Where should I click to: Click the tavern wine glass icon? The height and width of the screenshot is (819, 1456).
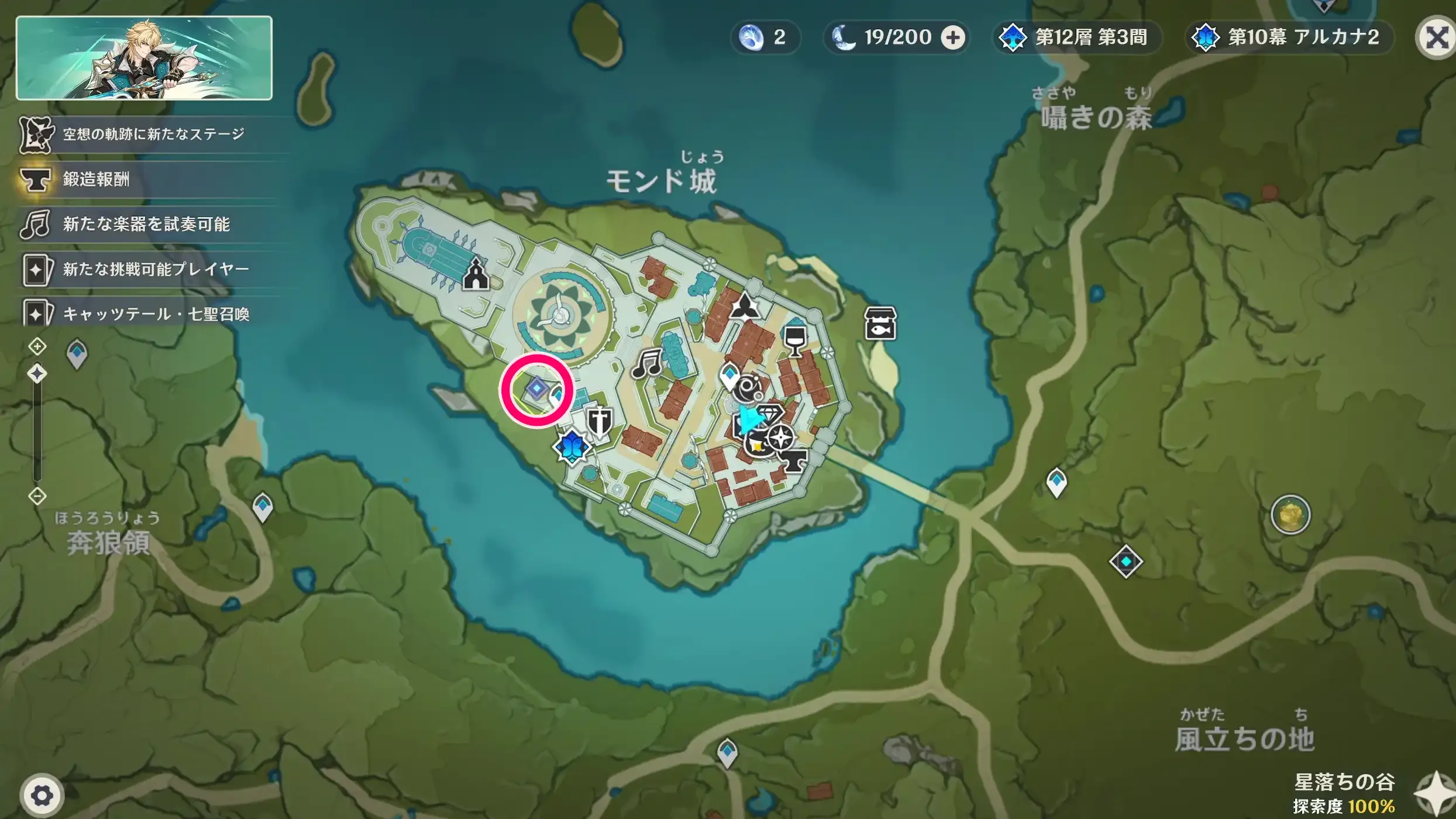click(x=795, y=342)
